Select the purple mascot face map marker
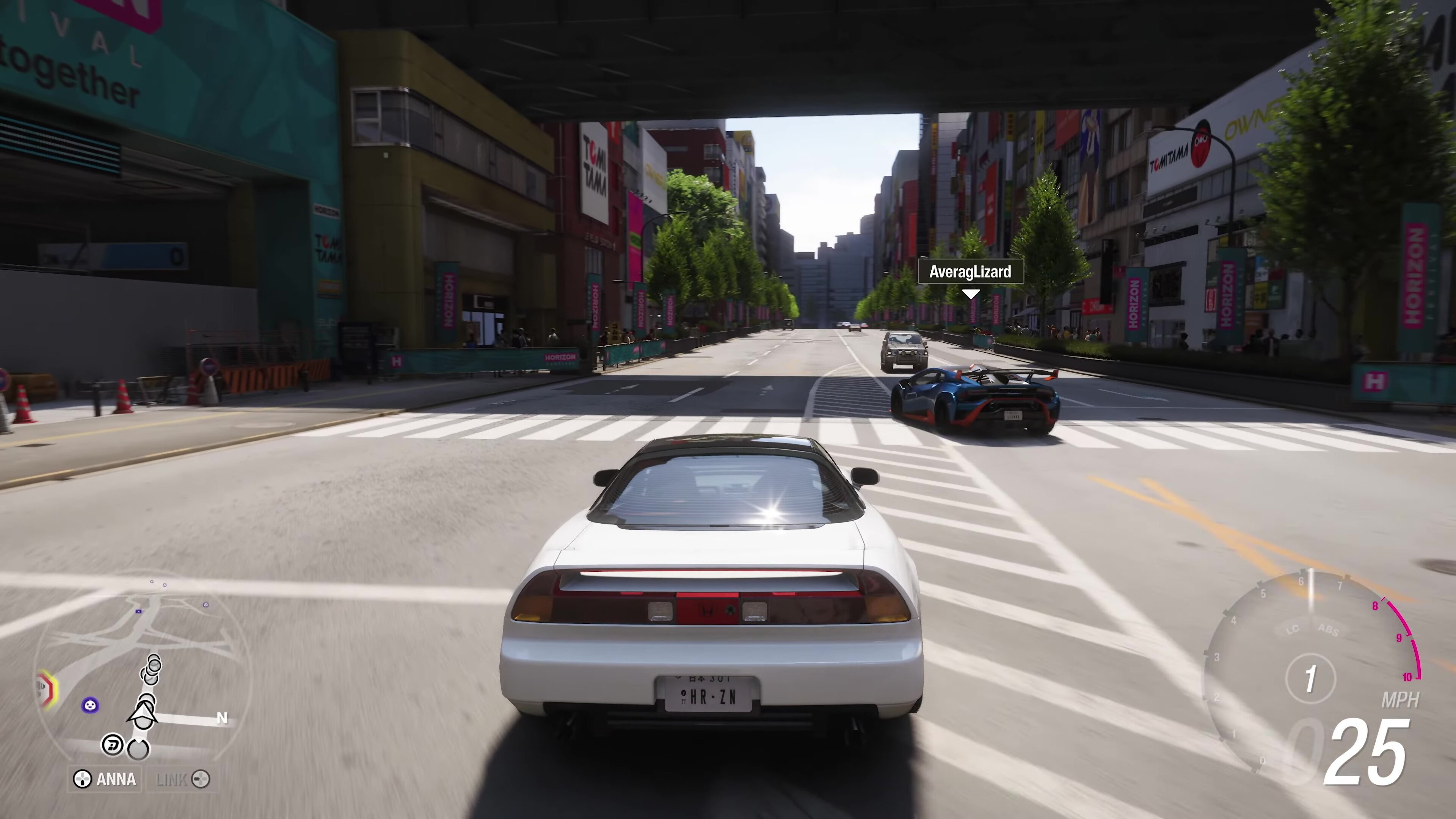Image resolution: width=1456 pixels, height=819 pixels. tap(91, 705)
